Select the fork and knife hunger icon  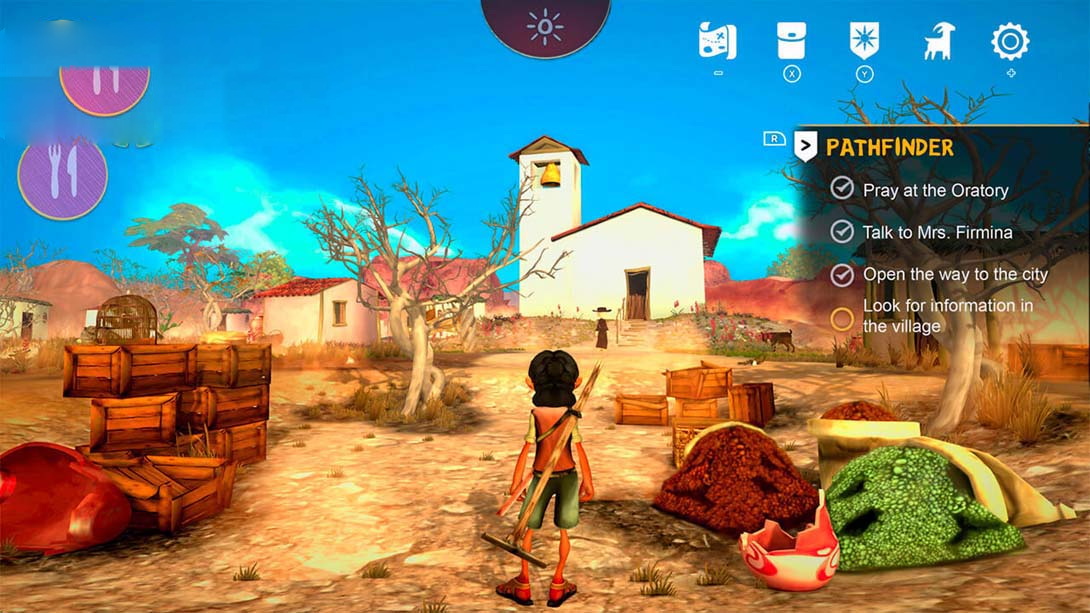point(62,177)
